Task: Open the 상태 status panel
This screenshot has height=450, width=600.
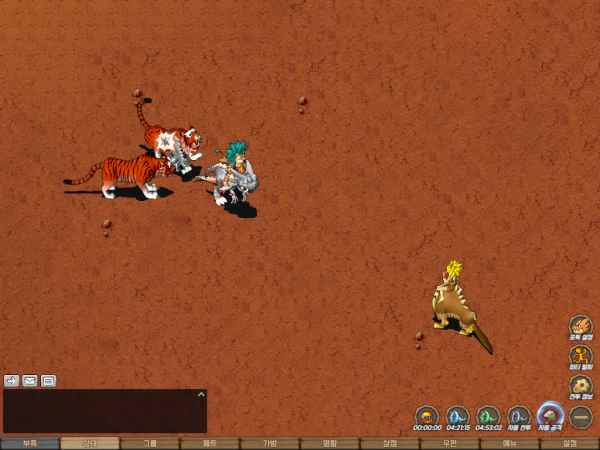Action: click(90, 443)
